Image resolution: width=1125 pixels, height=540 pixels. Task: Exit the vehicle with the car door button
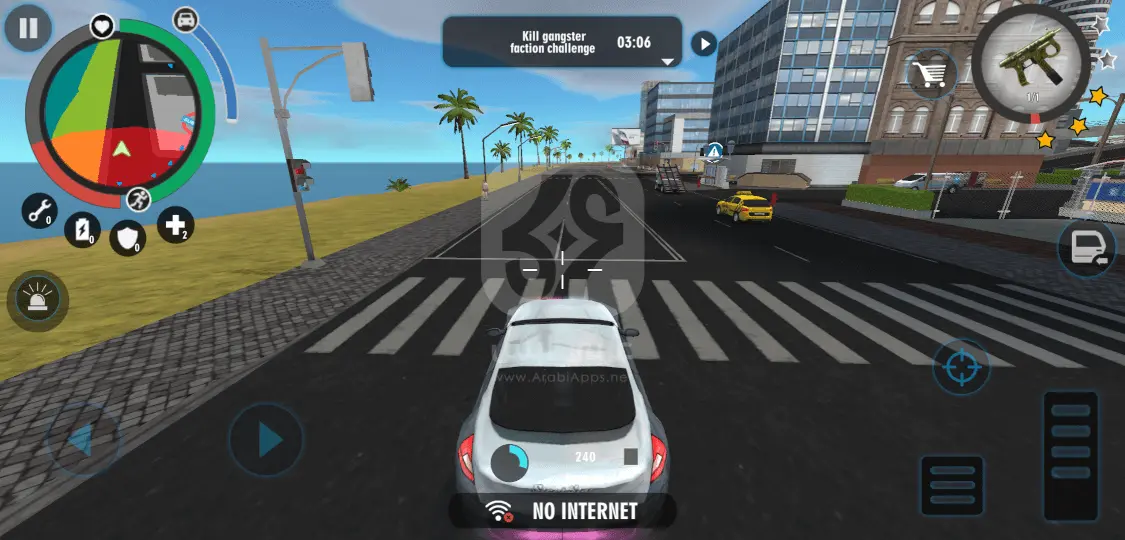tap(1087, 247)
